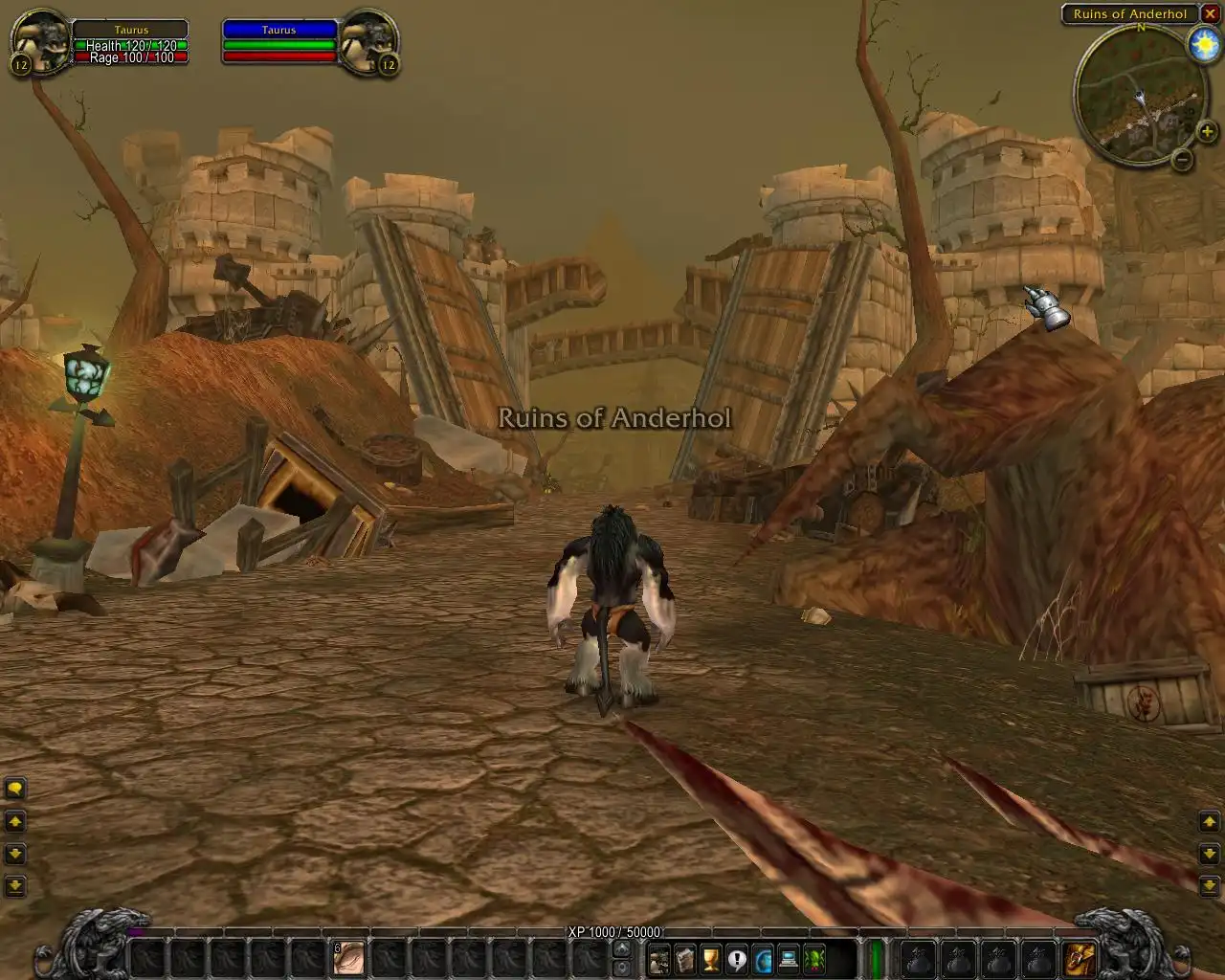Open the blue globe micro menu button
This screenshot has height=980, width=1225.
(x=763, y=958)
